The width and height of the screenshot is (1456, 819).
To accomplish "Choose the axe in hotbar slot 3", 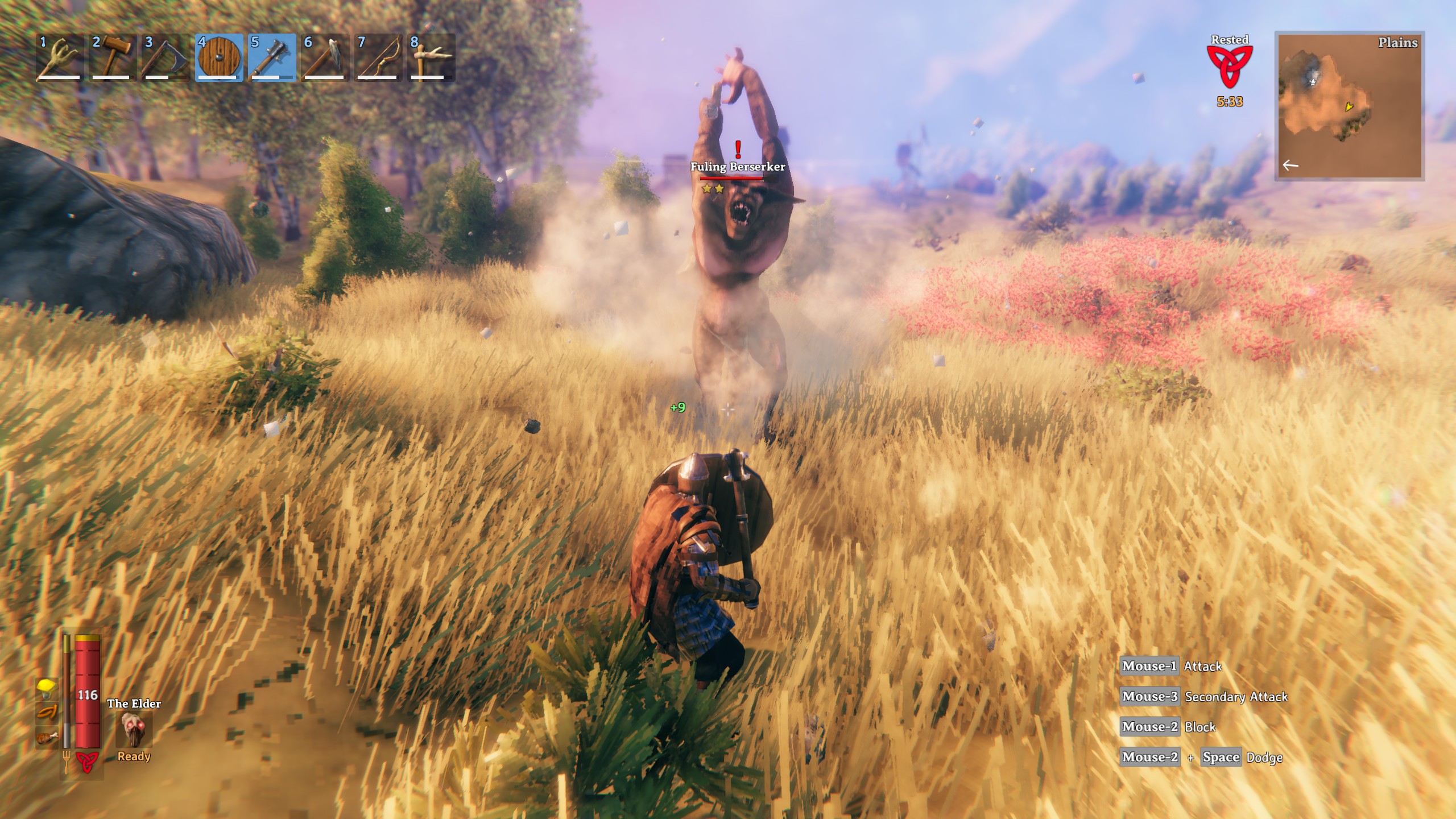I will tap(165, 58).
